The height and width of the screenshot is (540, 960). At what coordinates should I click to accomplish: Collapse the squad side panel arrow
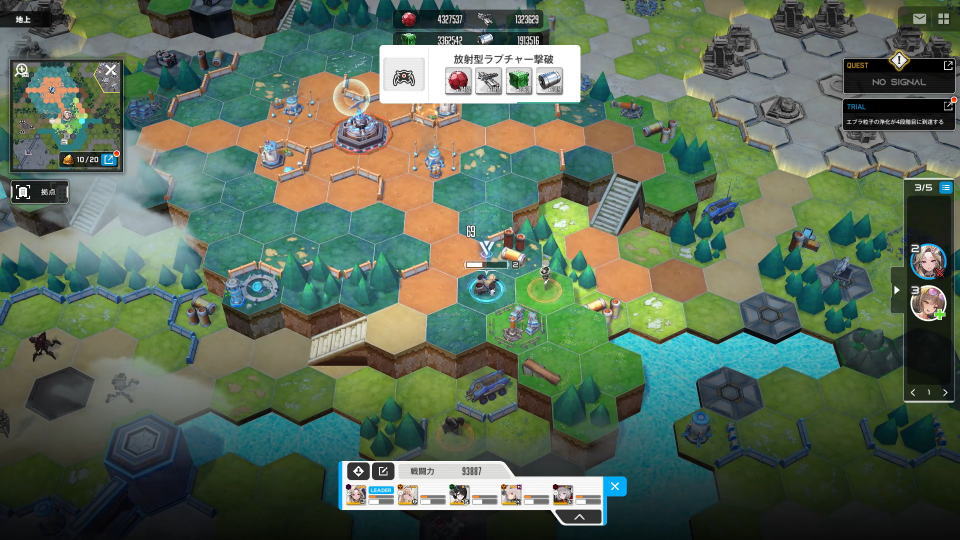(898, 290)
